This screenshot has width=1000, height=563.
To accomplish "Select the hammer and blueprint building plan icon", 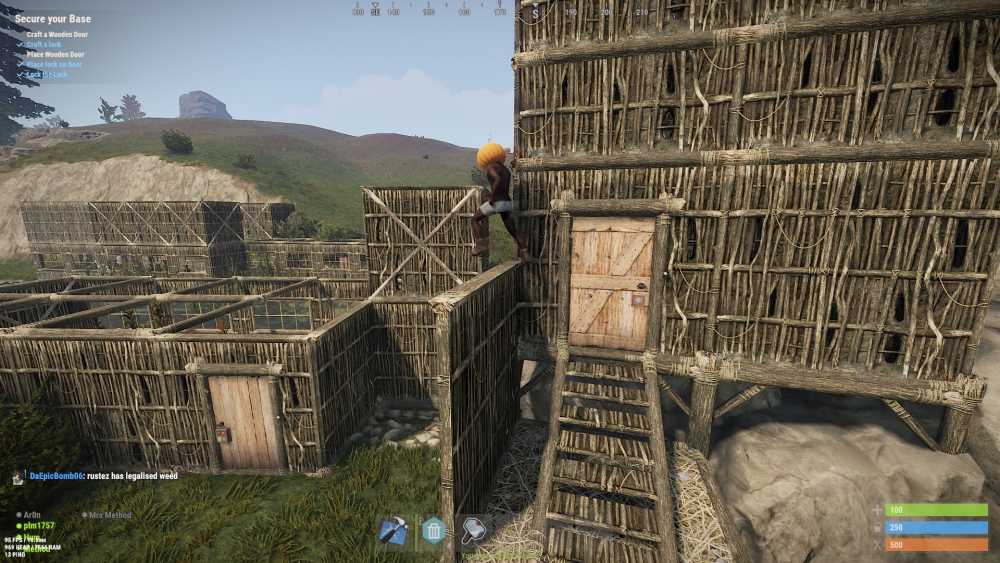I will (393, 530).
